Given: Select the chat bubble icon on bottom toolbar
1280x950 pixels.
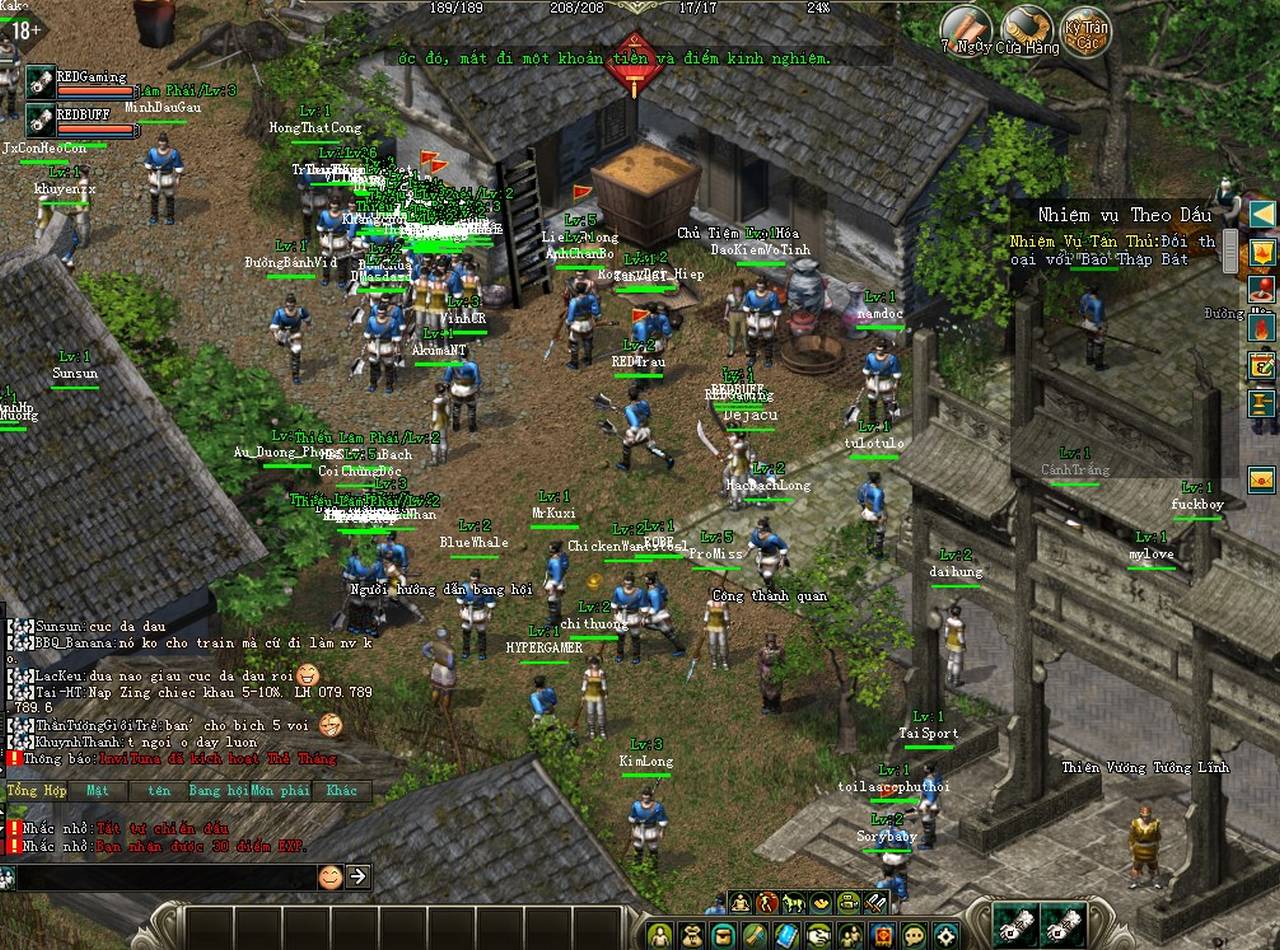Looking at the screenshot, I should pyautogui.click(x=913, y=936).
